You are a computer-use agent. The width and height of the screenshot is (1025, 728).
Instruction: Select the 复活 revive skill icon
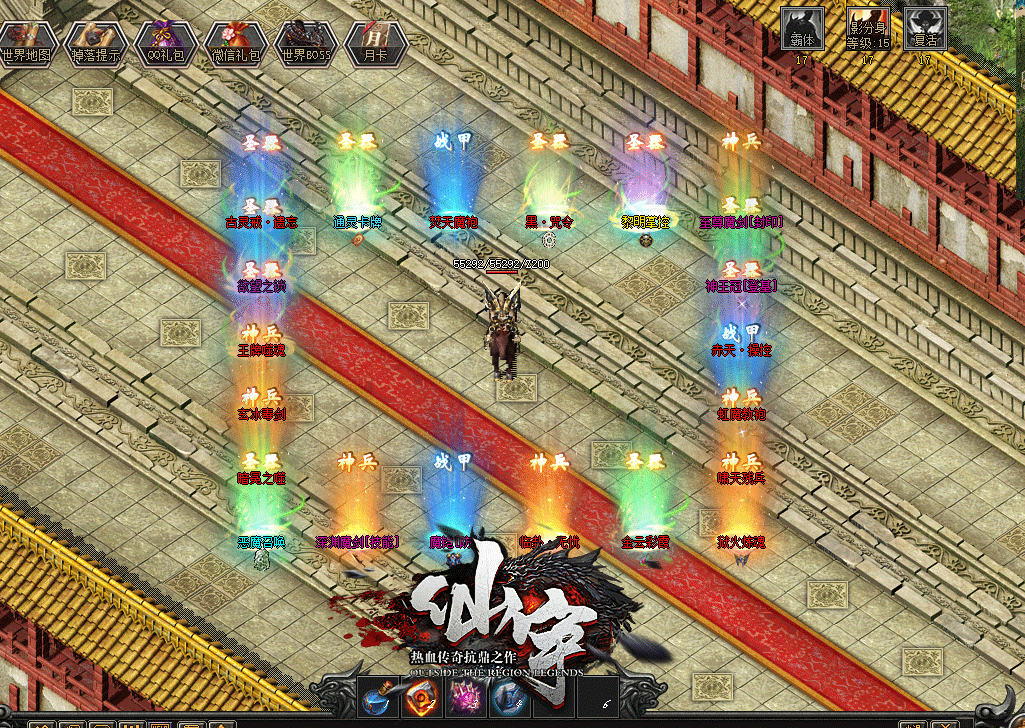[x=926, y=30]
